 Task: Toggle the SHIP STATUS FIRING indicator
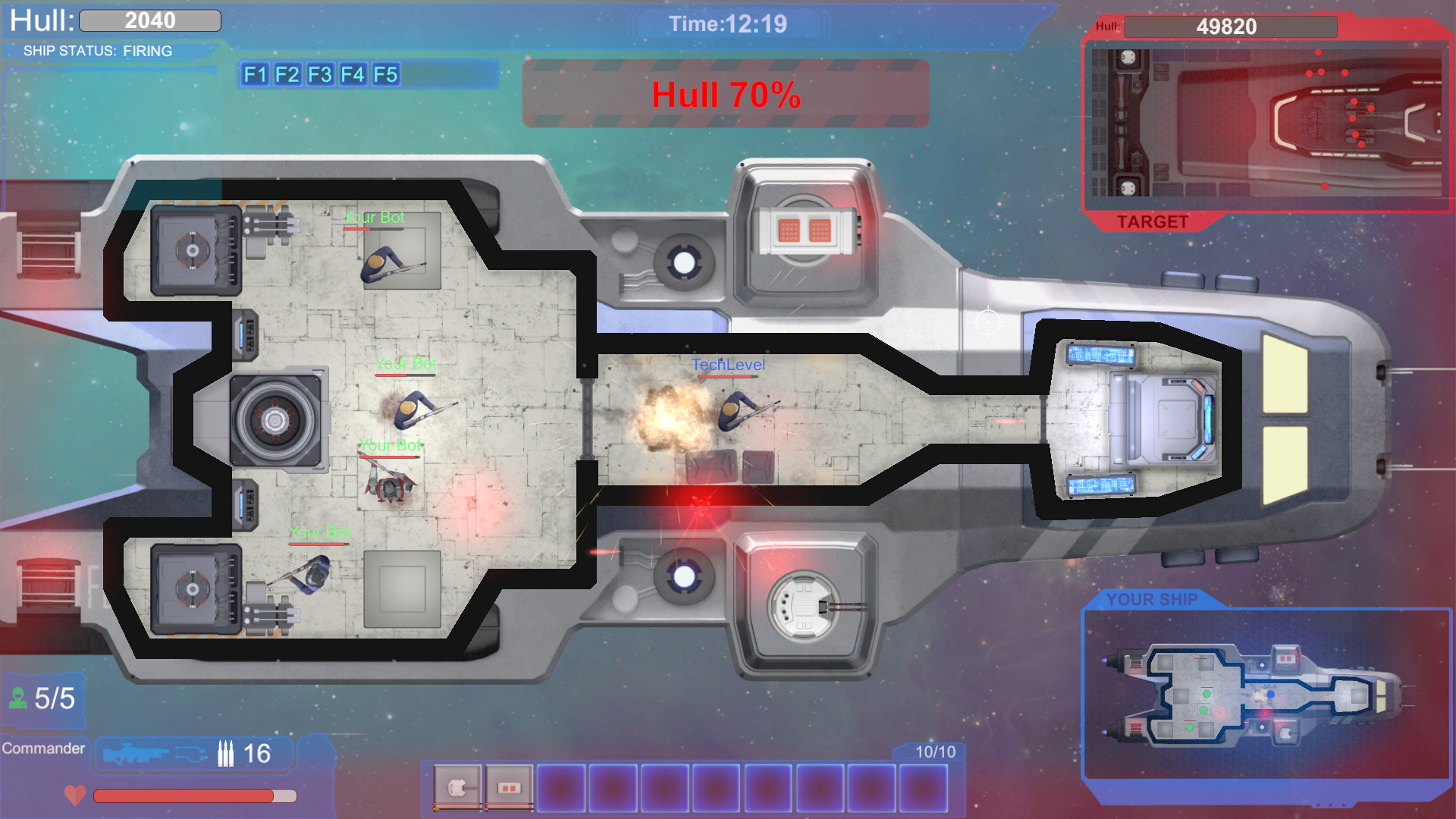tap(99, 52)
